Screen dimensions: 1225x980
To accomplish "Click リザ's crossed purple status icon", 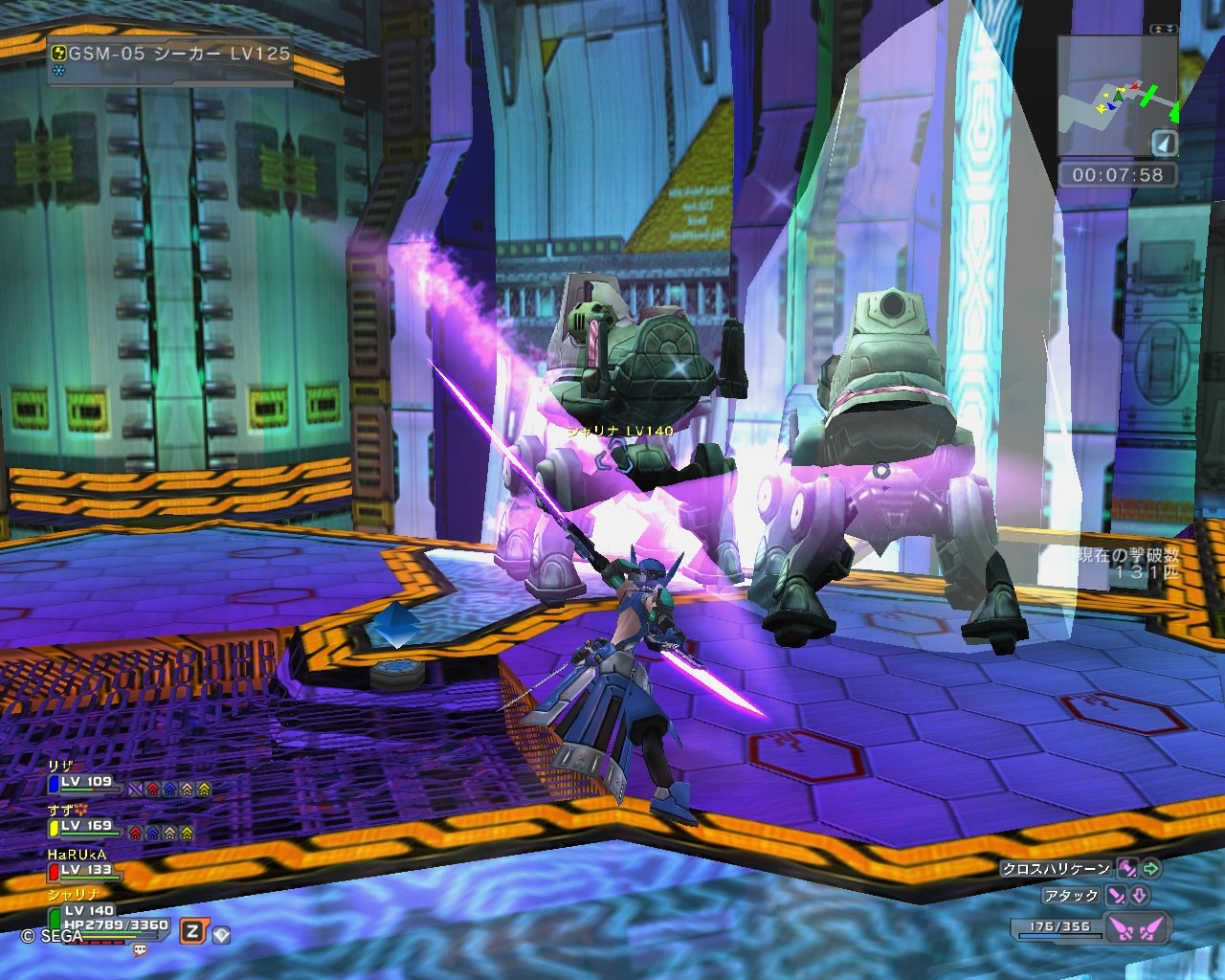I will 135,790.
